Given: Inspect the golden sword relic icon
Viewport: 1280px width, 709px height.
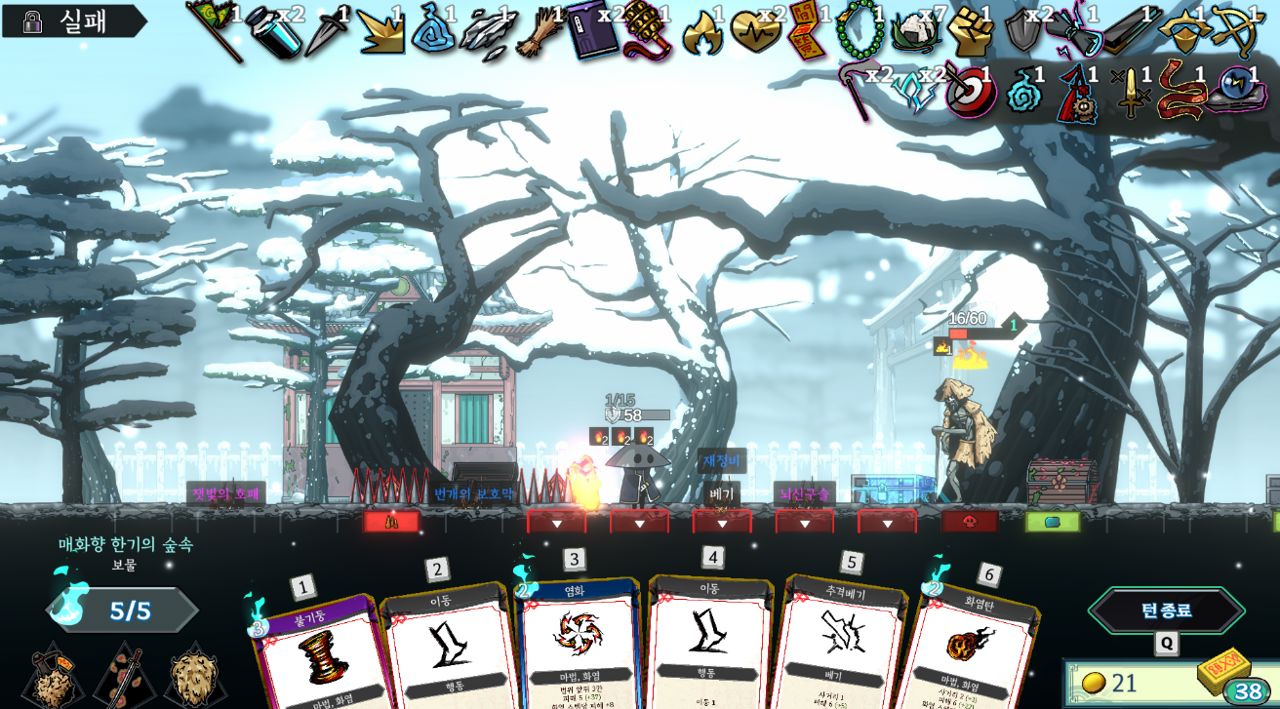Looking at the screenshot, I should point(1131,92).
